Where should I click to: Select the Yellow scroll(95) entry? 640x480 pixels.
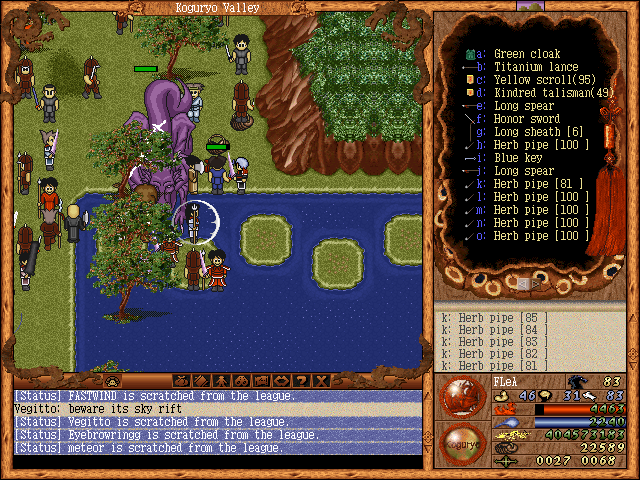click(x=540, y=80)
